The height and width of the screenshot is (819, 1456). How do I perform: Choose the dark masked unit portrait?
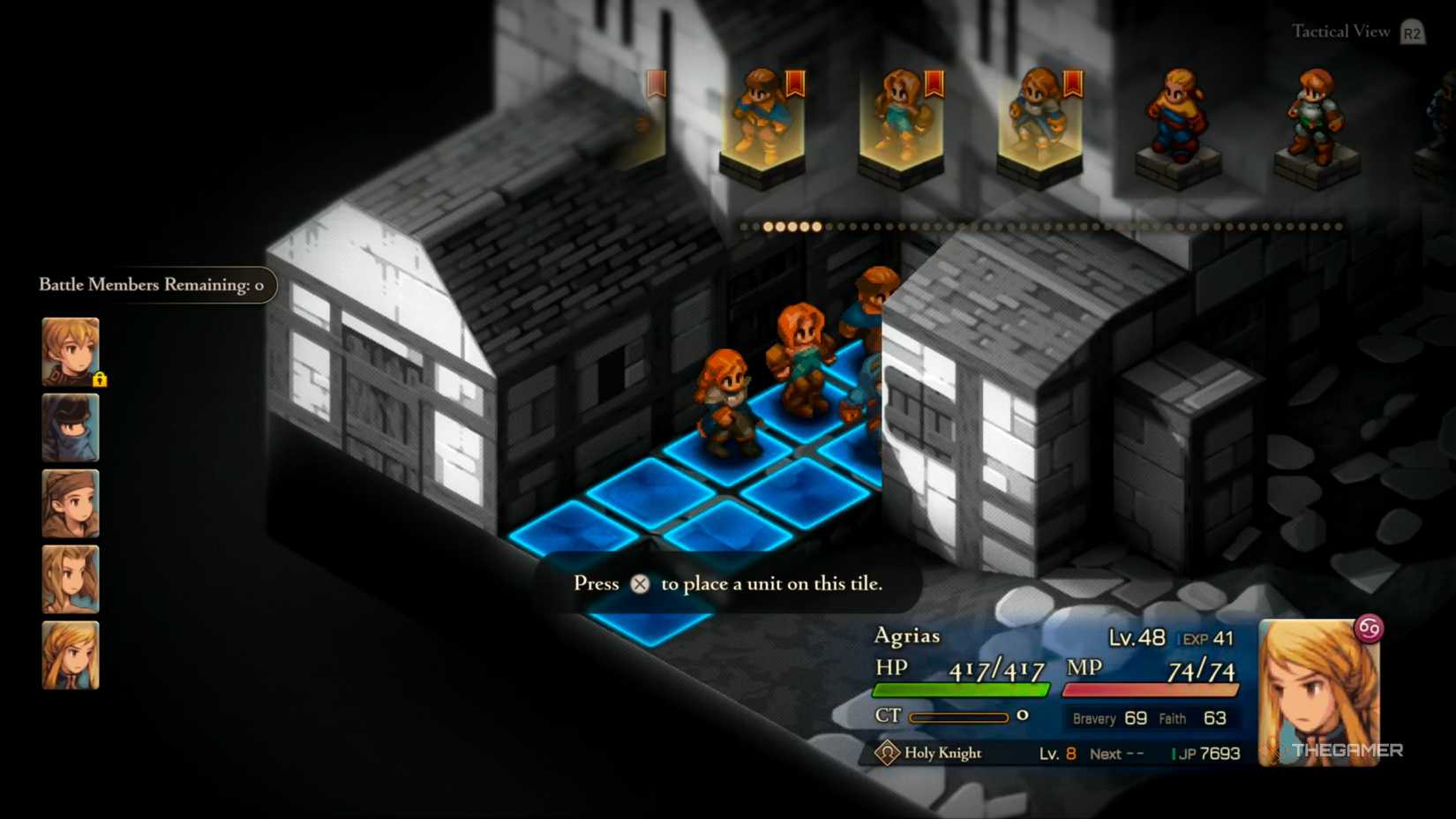tap(71, 428)
